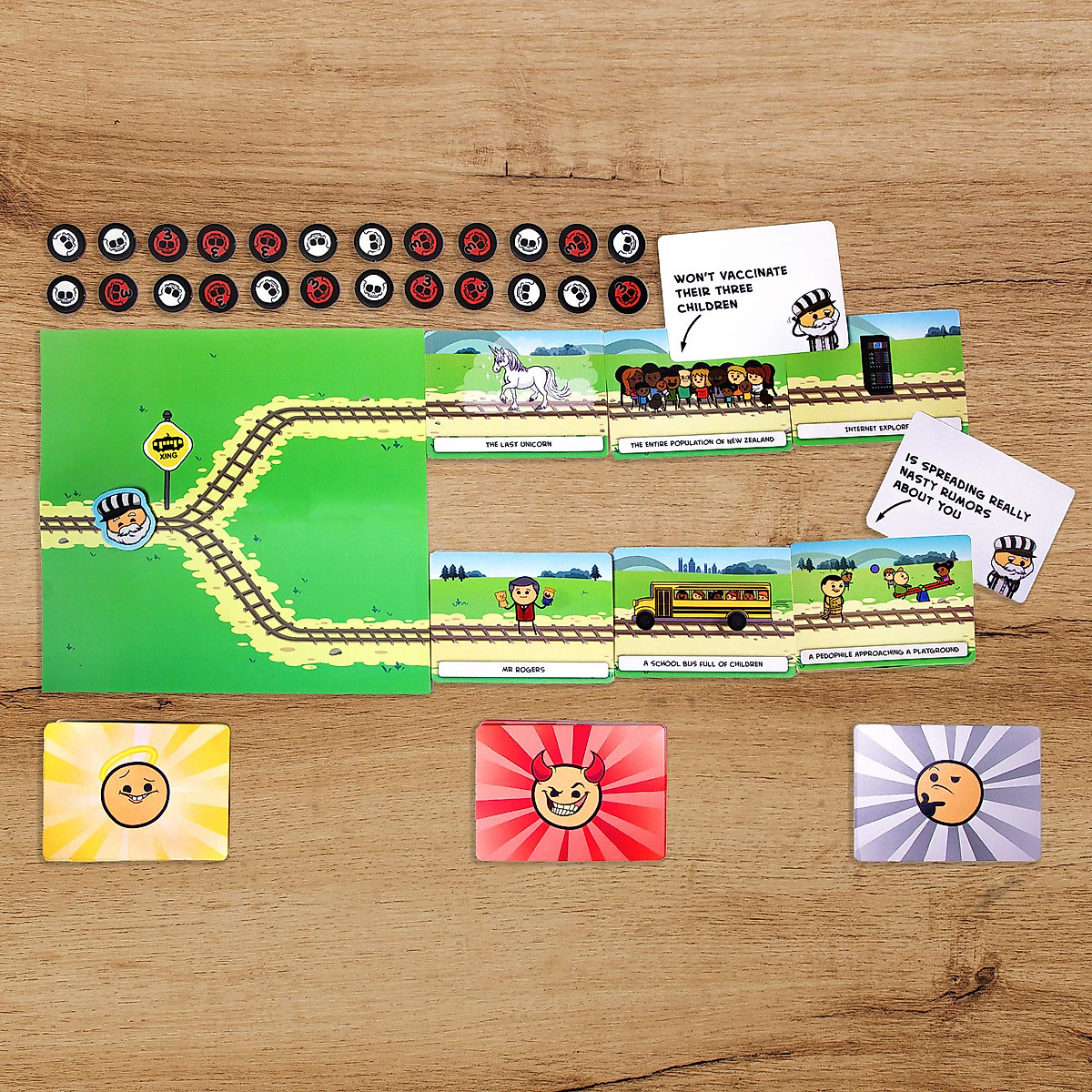Draw from the gray thinking-face deck
This screenshot has height=1092, width=1092.
click(x=946, y=793)
